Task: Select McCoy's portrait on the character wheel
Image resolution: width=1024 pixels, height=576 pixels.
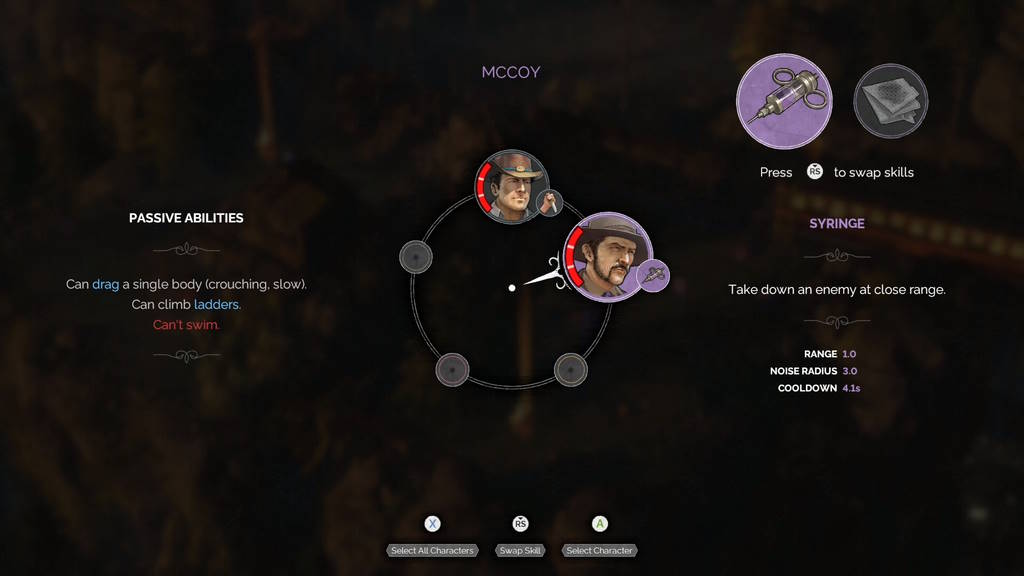Action: point(609,254)
